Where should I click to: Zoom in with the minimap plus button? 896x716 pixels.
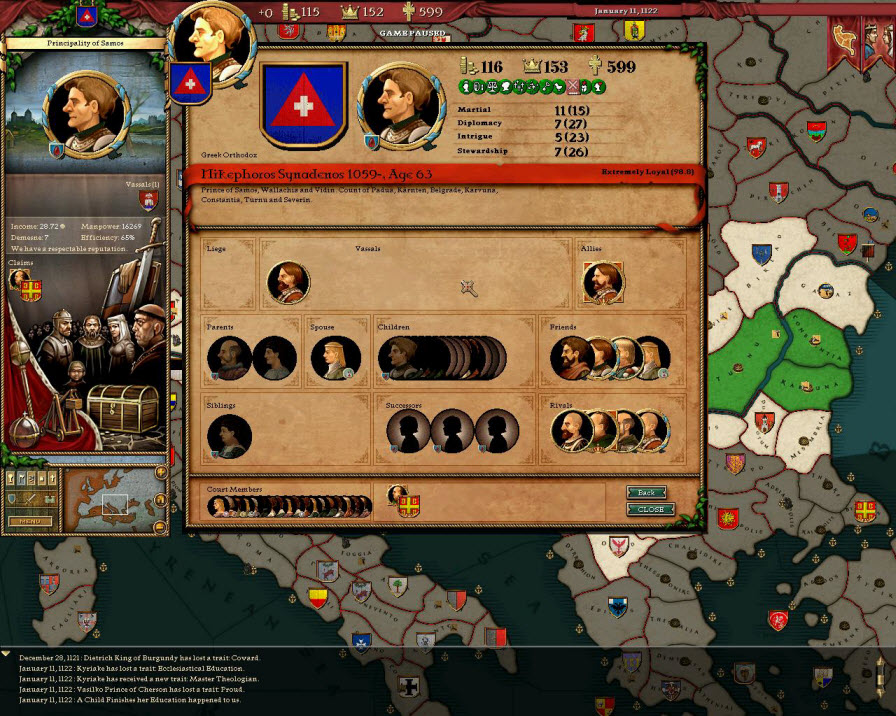click(x=160, y=473)
